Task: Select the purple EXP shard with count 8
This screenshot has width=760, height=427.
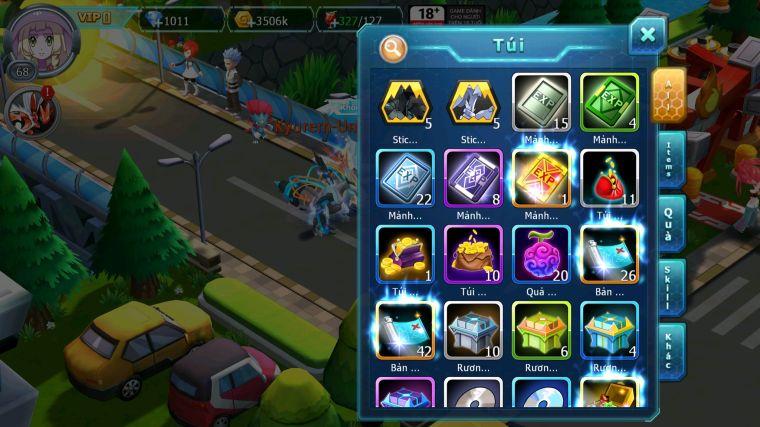Action: pyautogui.click(x=473, y=178)
